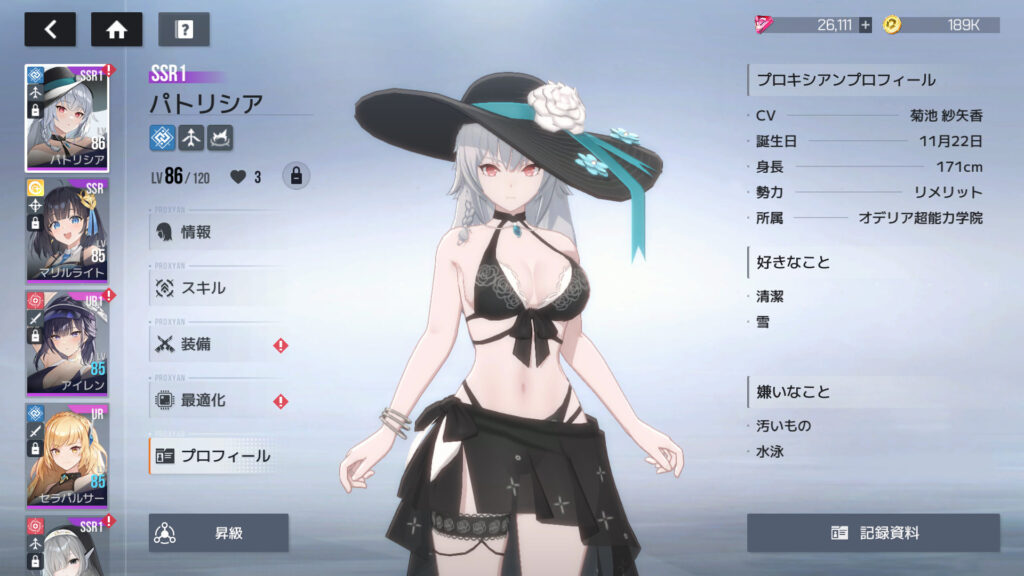Open the 記録資料 records button

click(x=873, y=533)
